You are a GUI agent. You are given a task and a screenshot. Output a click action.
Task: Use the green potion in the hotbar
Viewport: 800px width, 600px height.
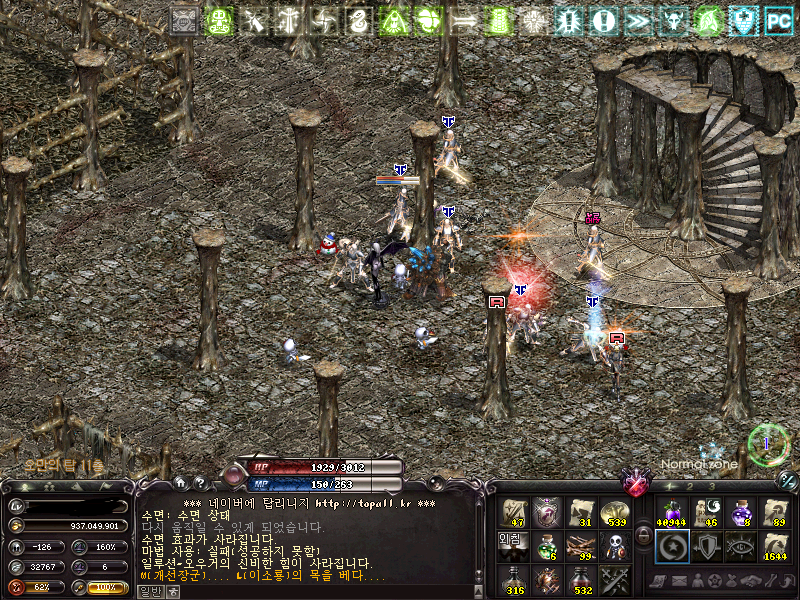point(547,546)
